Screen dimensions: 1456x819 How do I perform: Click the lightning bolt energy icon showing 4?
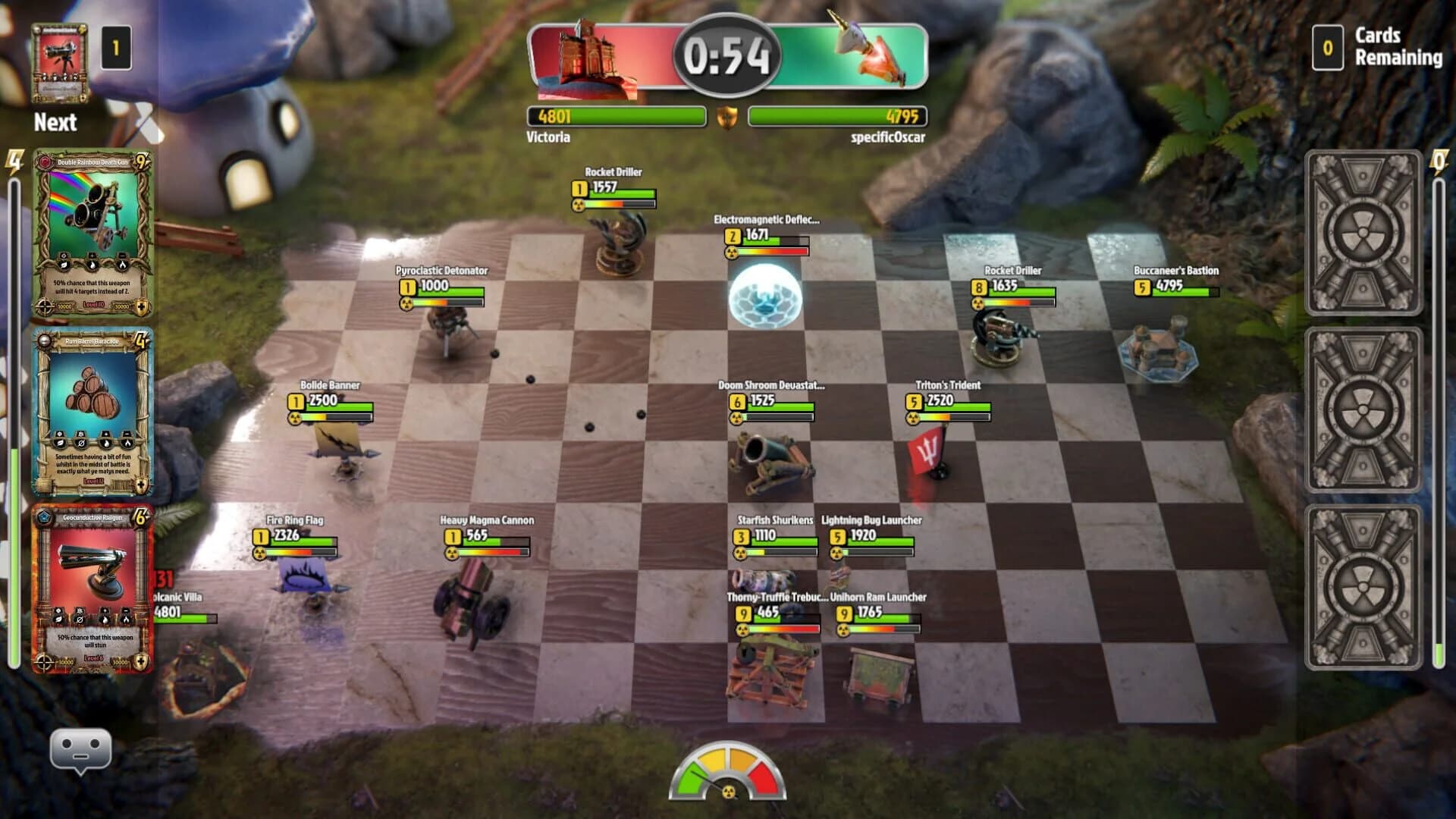click(14, 159)
